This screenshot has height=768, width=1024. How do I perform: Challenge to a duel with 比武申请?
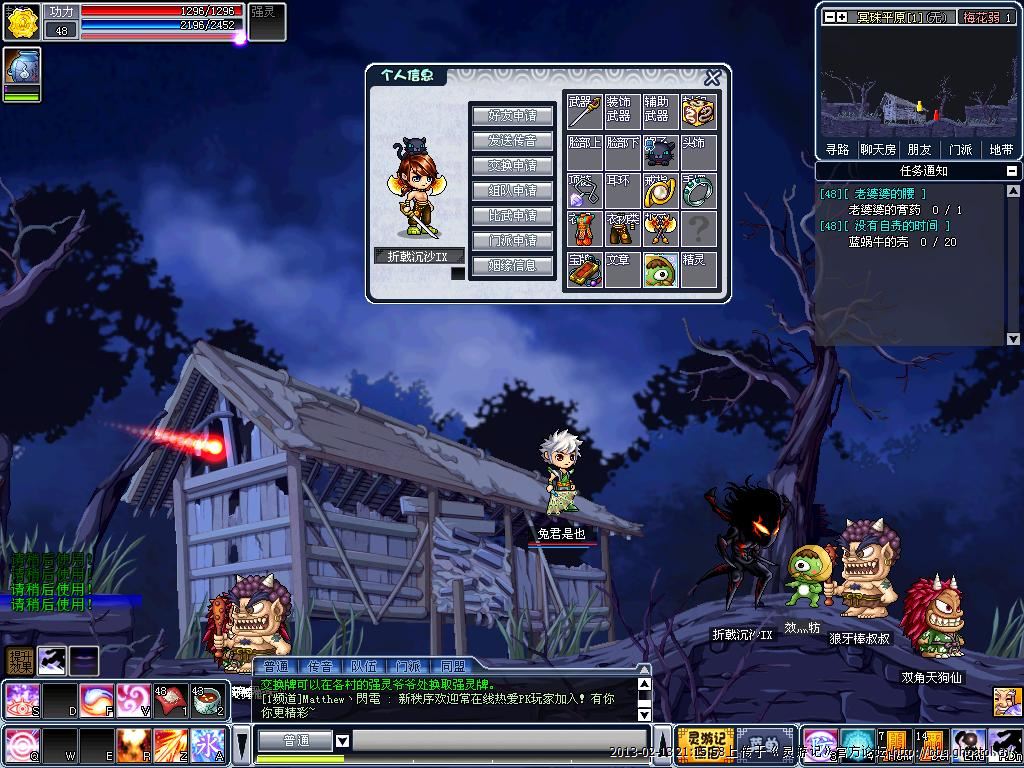point(512,215)
